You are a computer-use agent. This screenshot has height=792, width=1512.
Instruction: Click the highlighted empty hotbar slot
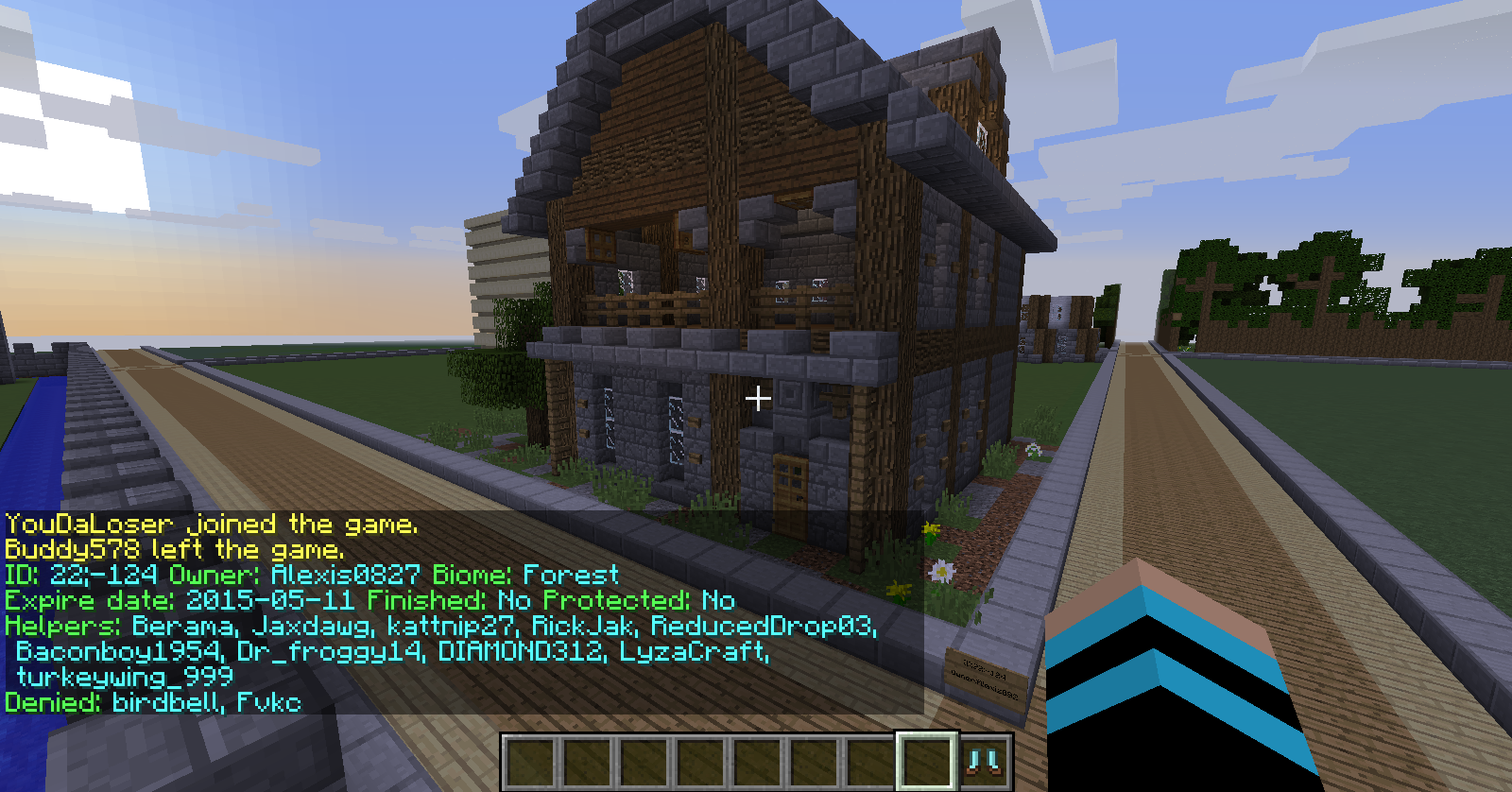(927, 761)
